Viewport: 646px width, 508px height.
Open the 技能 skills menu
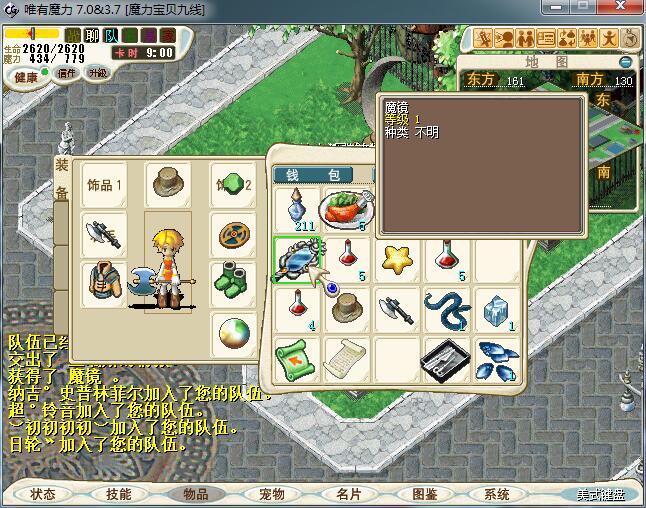click(x=119, y=494)
